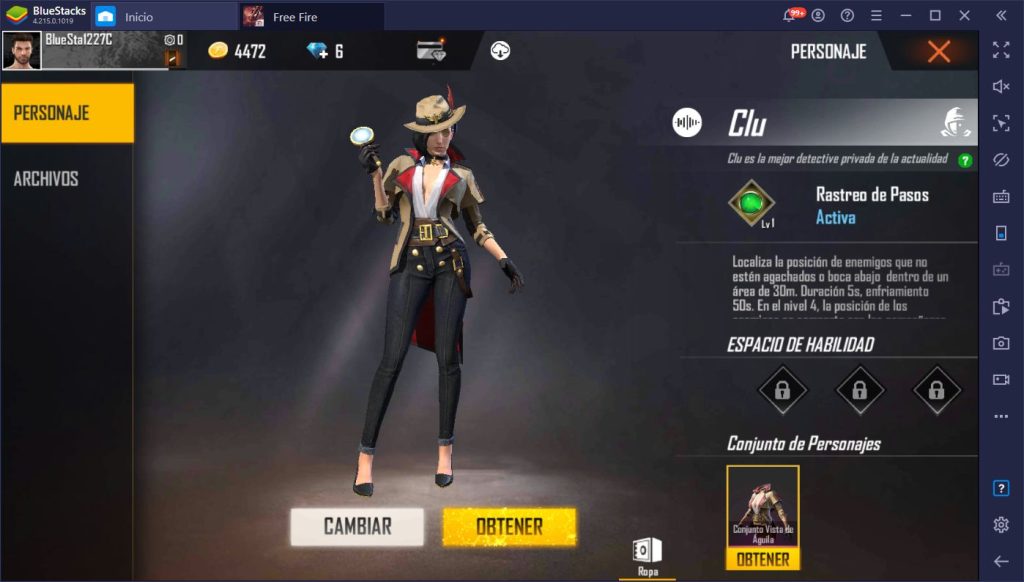
Task: Switch to the Personaje tab
Action: tap(66, 113)
